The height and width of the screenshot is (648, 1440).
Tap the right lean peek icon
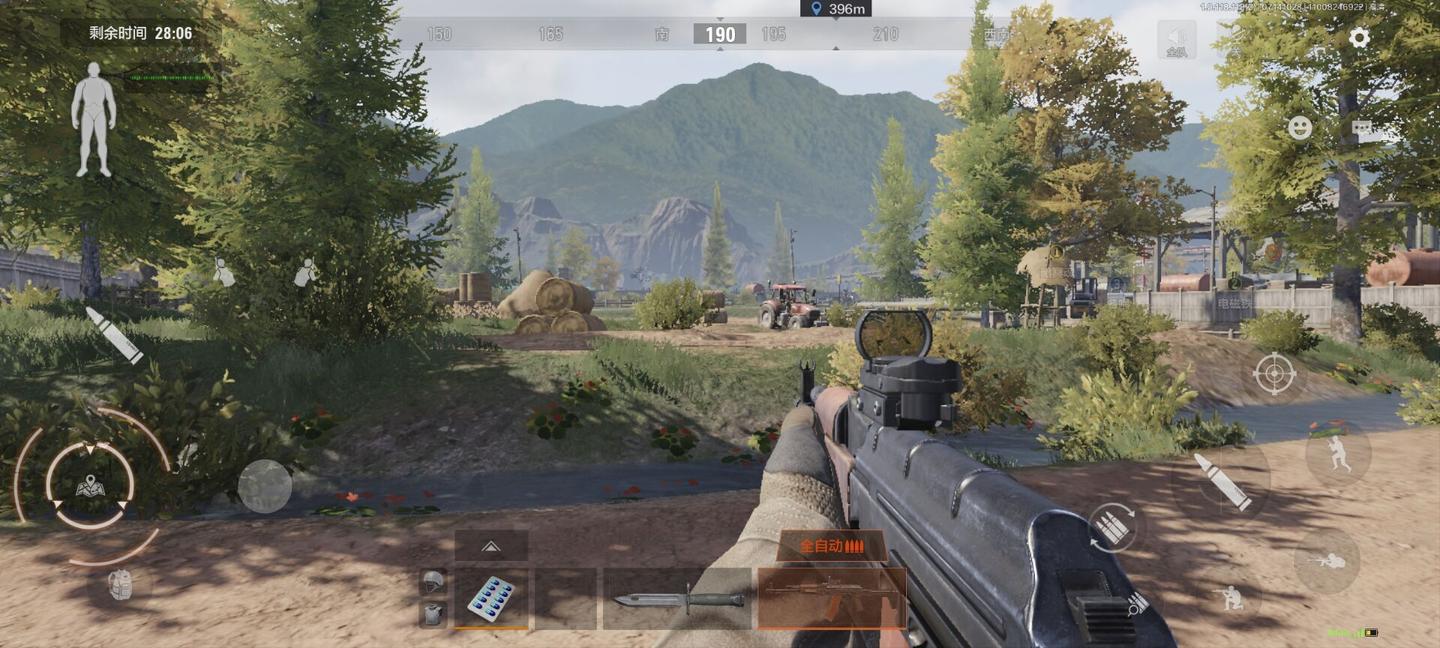pyautogui.click(x=306, y=272)
